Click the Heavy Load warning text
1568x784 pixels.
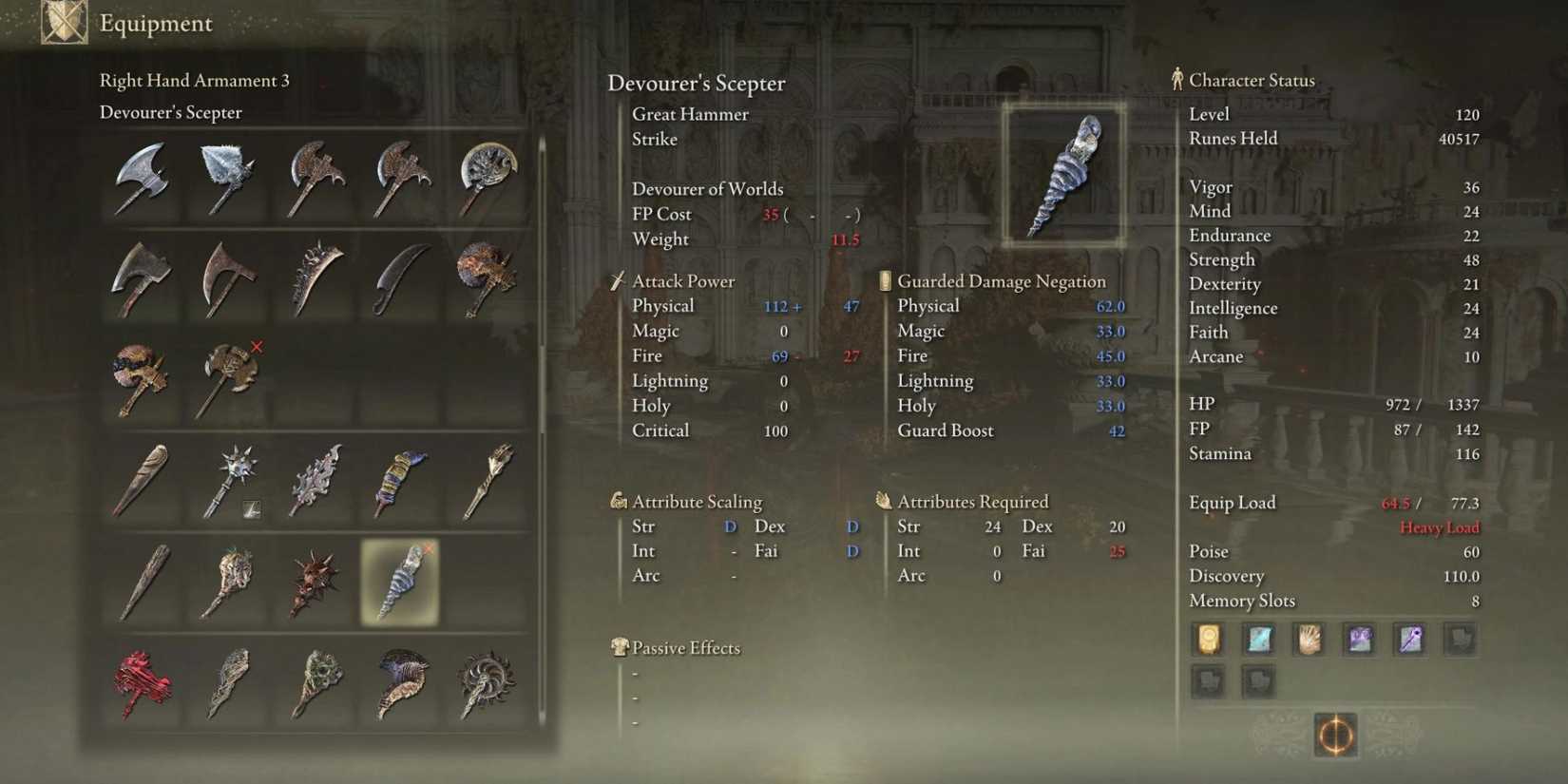(1438, 526)
